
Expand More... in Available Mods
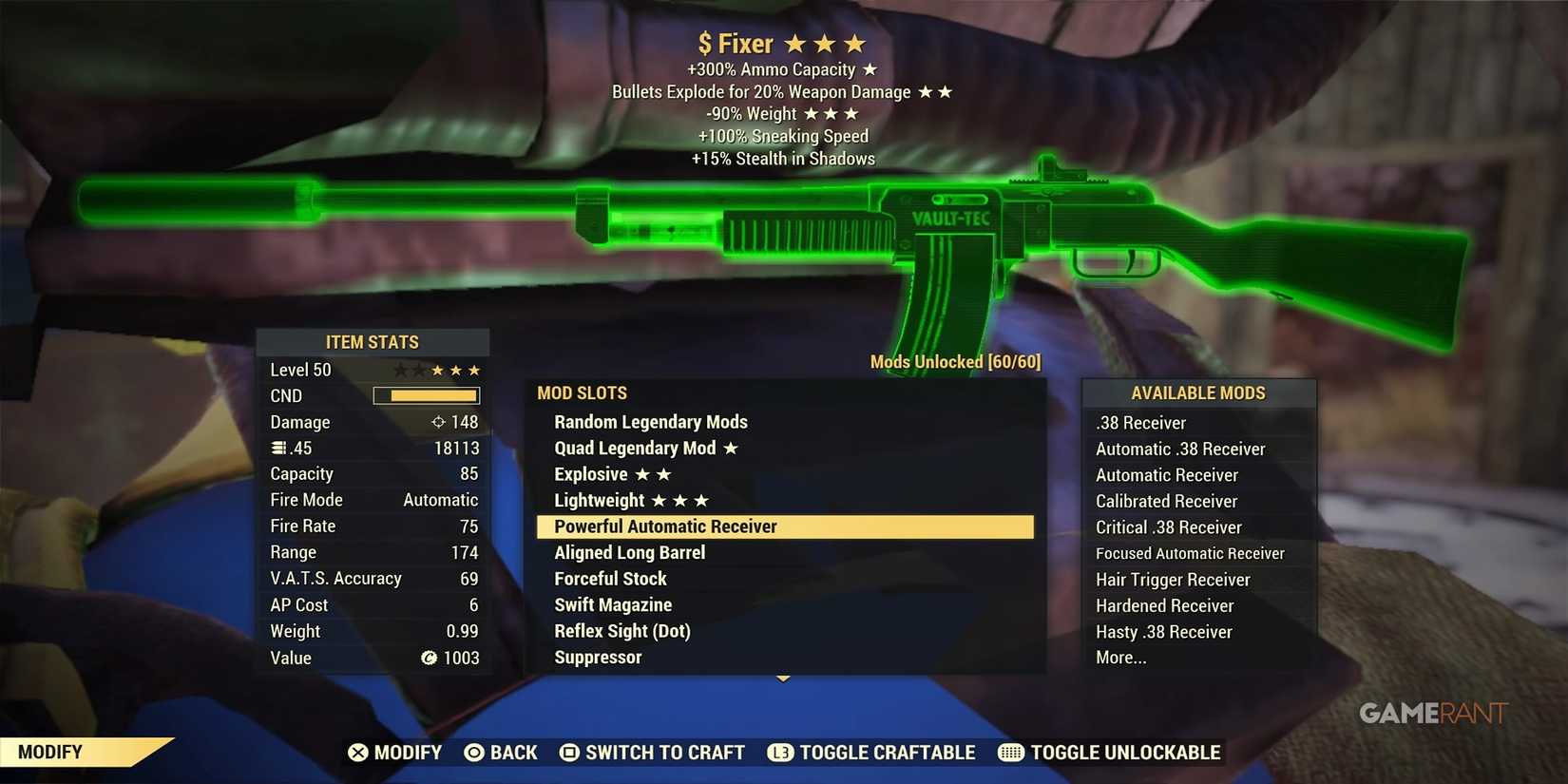[1121, 657]
